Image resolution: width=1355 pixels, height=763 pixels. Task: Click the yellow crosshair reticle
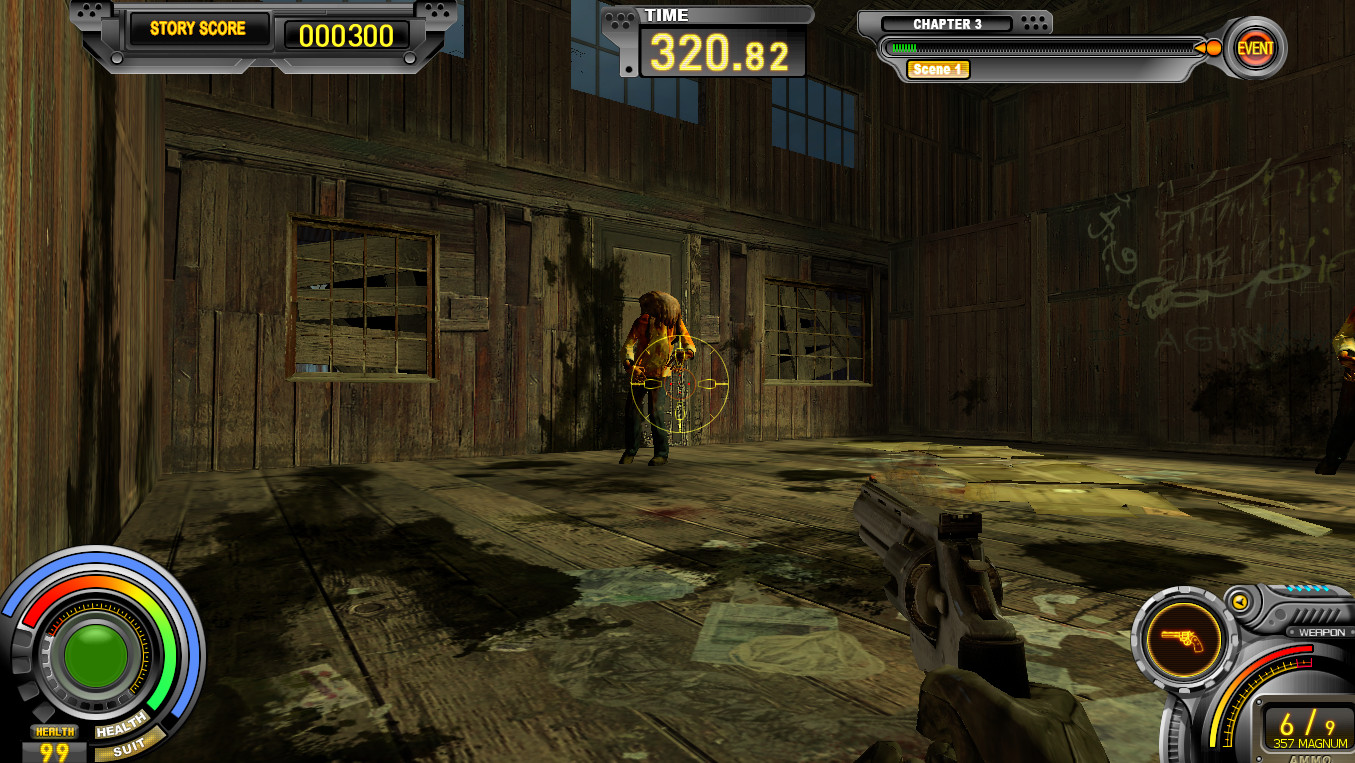coord(680,385)
